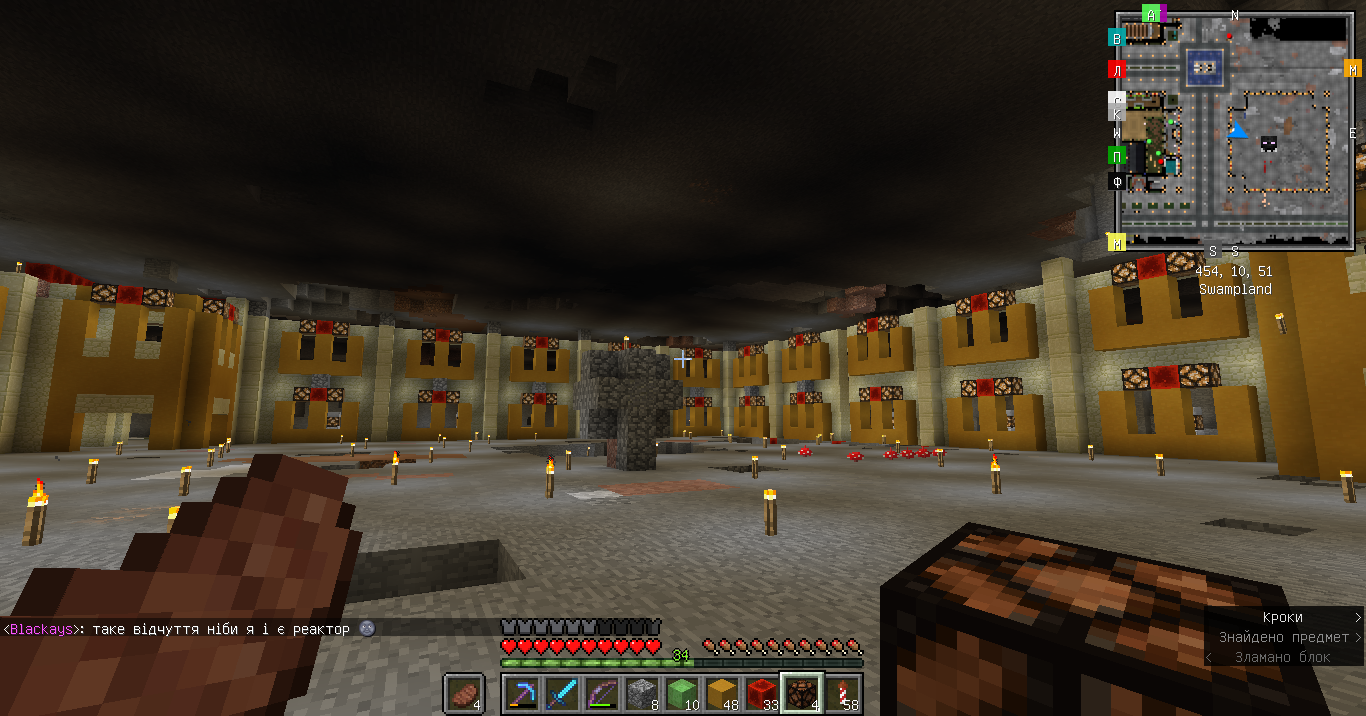Viewport: 1366px width, 716px height.
Task: Select the teal В waypoint marker
Action: click(x=1117, y=38)
